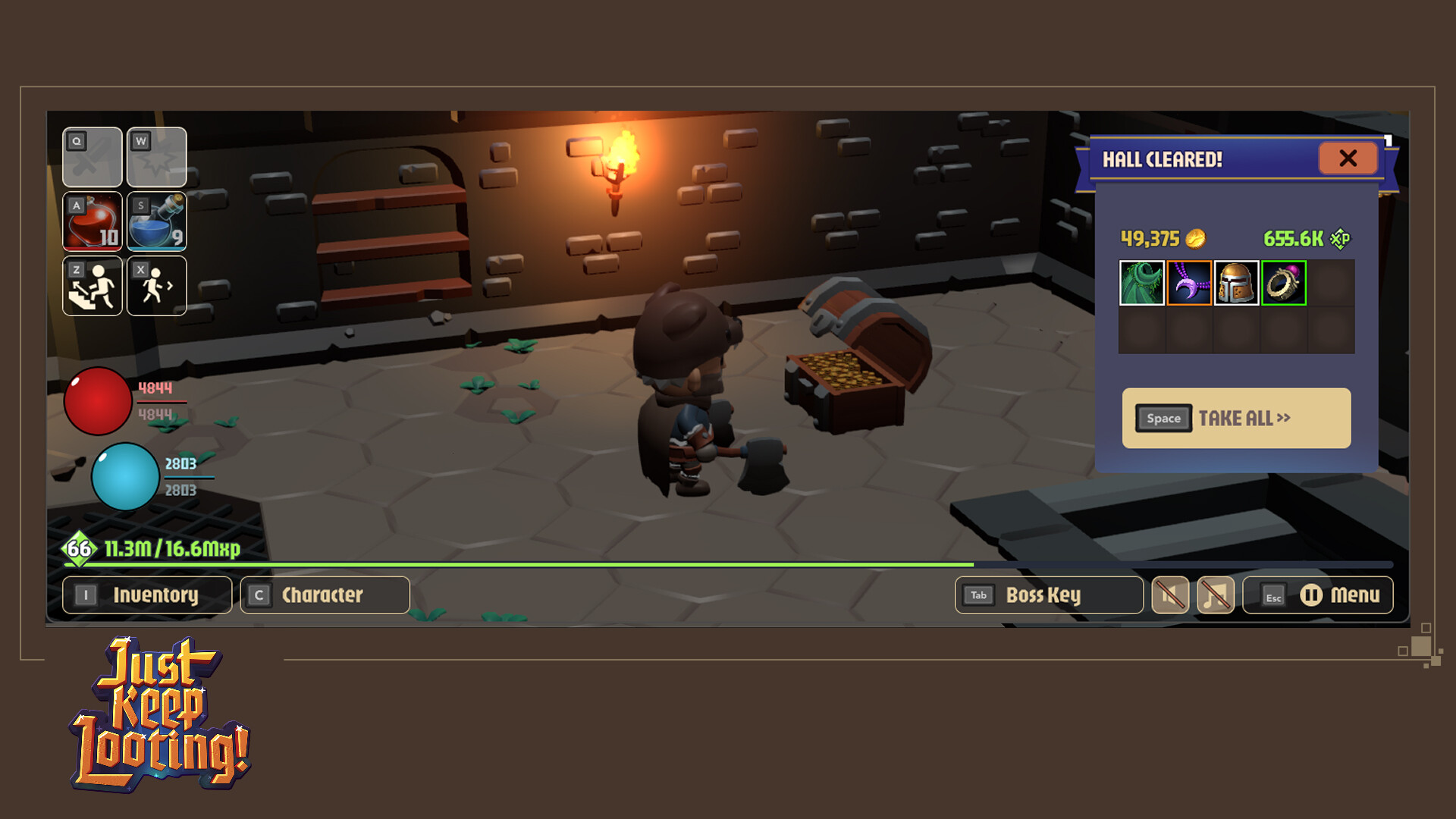The image size is (1456, 819).
Task: Unmute the music with the crossed-note toggle
Action: [x=1214, y=595]
